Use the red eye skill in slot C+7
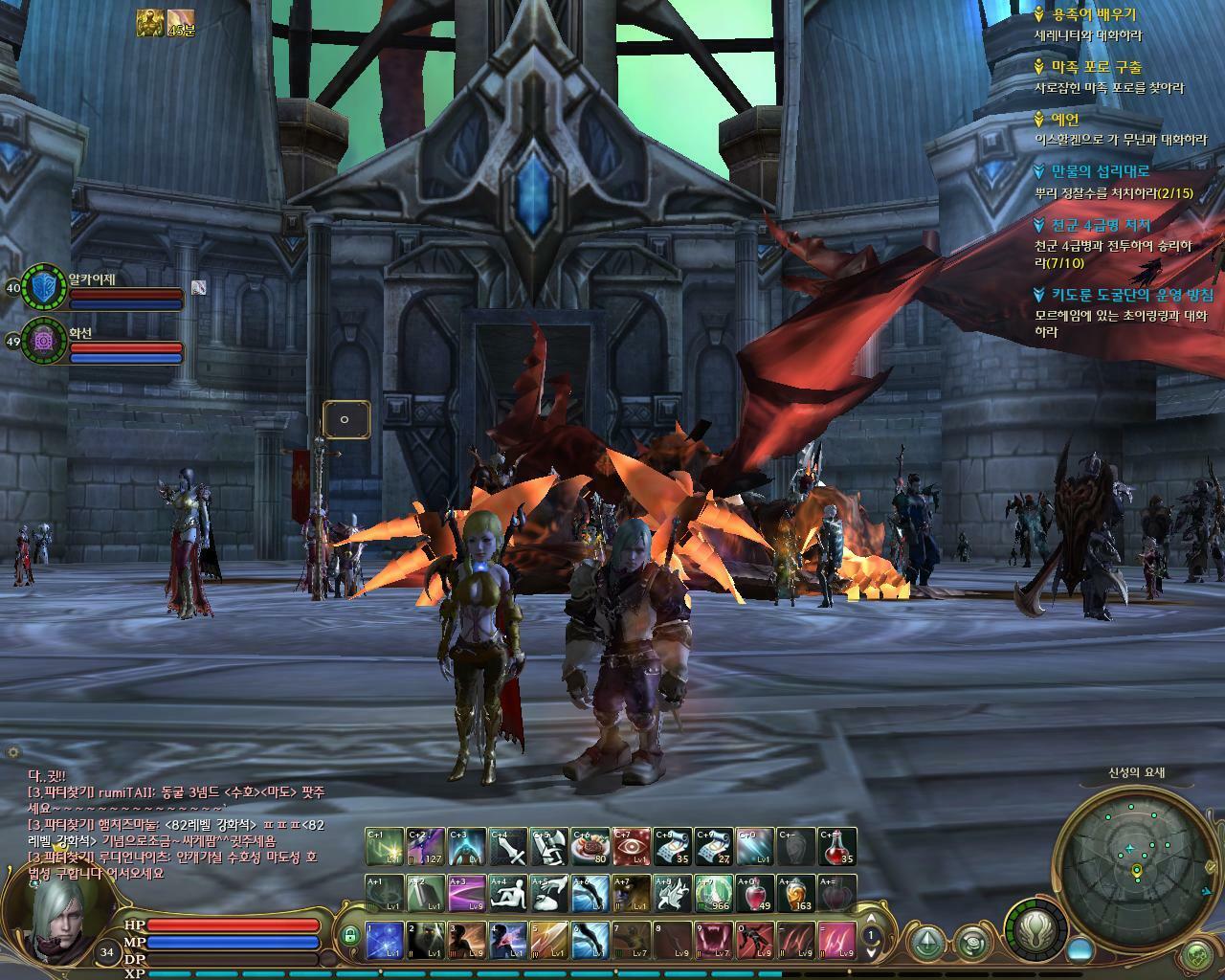 [x=632, y=846]
